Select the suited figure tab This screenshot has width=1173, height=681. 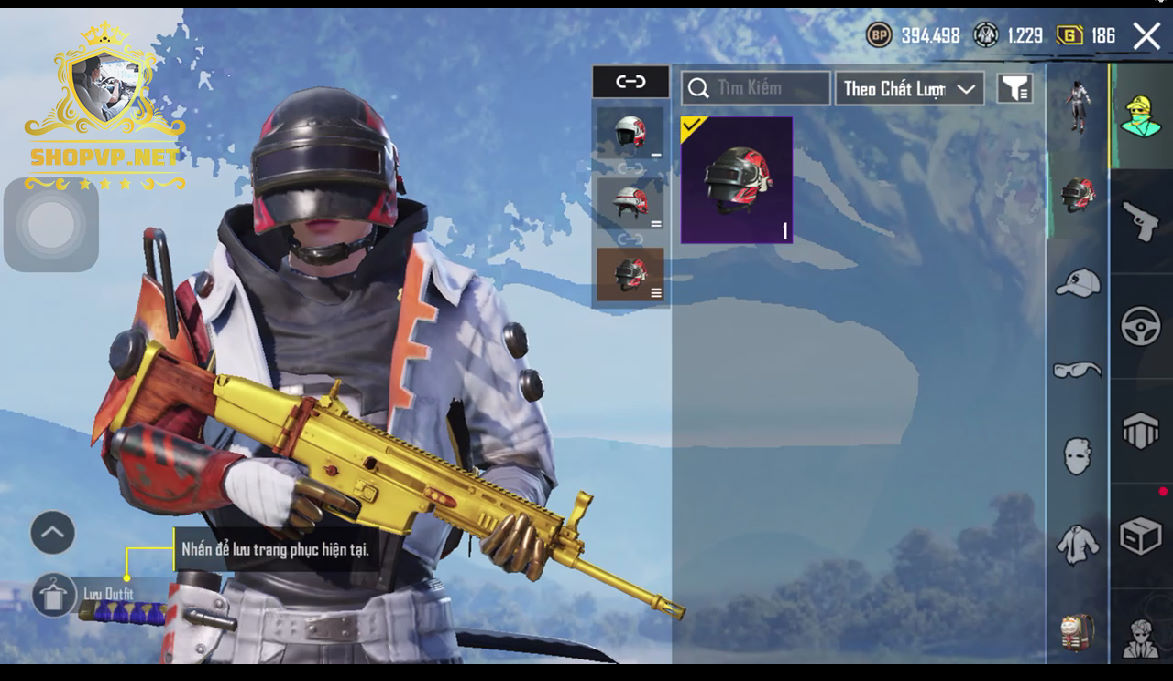(1141, 636)
